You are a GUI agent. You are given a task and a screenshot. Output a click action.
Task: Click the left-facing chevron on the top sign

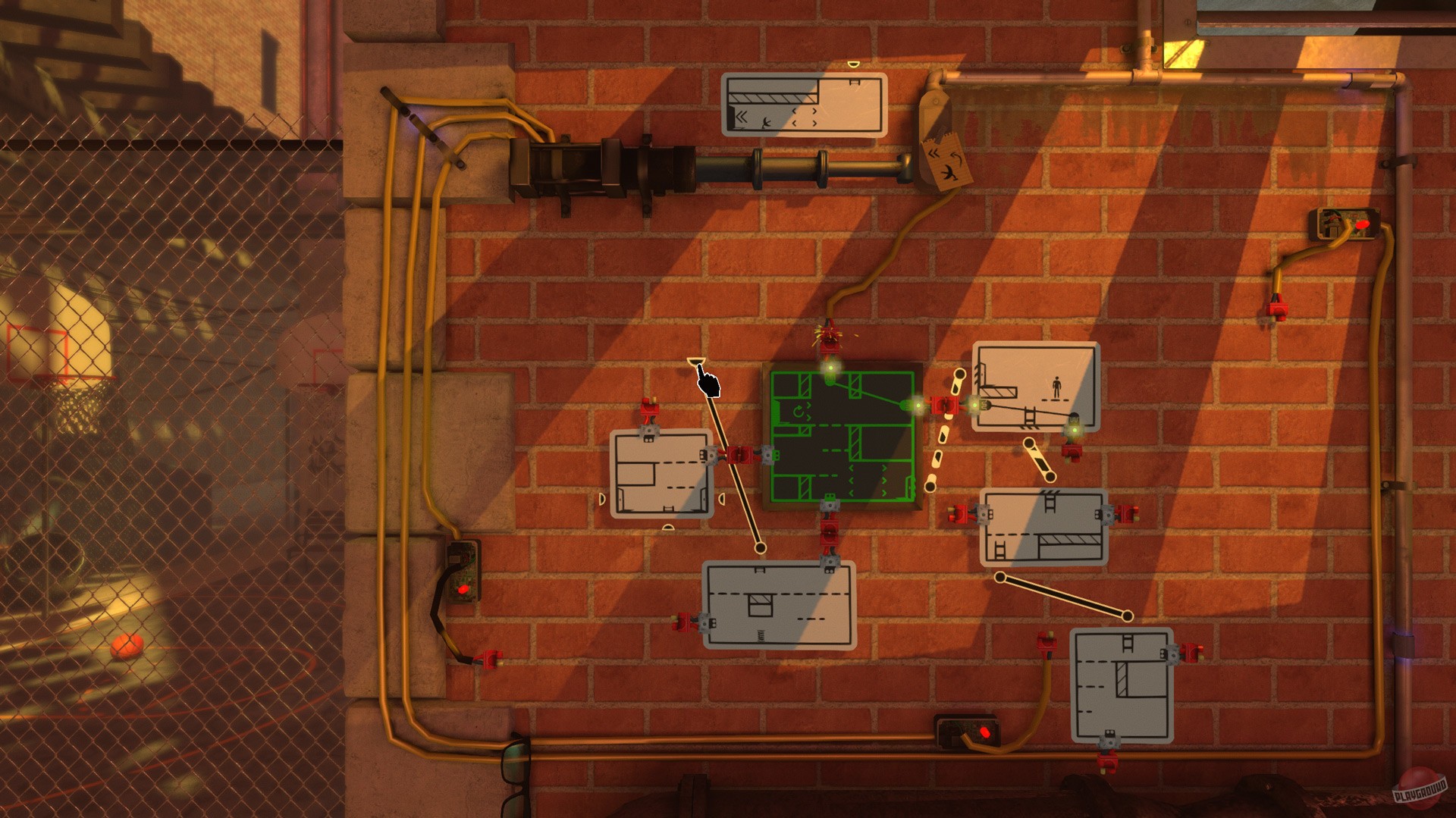[794, 111]
